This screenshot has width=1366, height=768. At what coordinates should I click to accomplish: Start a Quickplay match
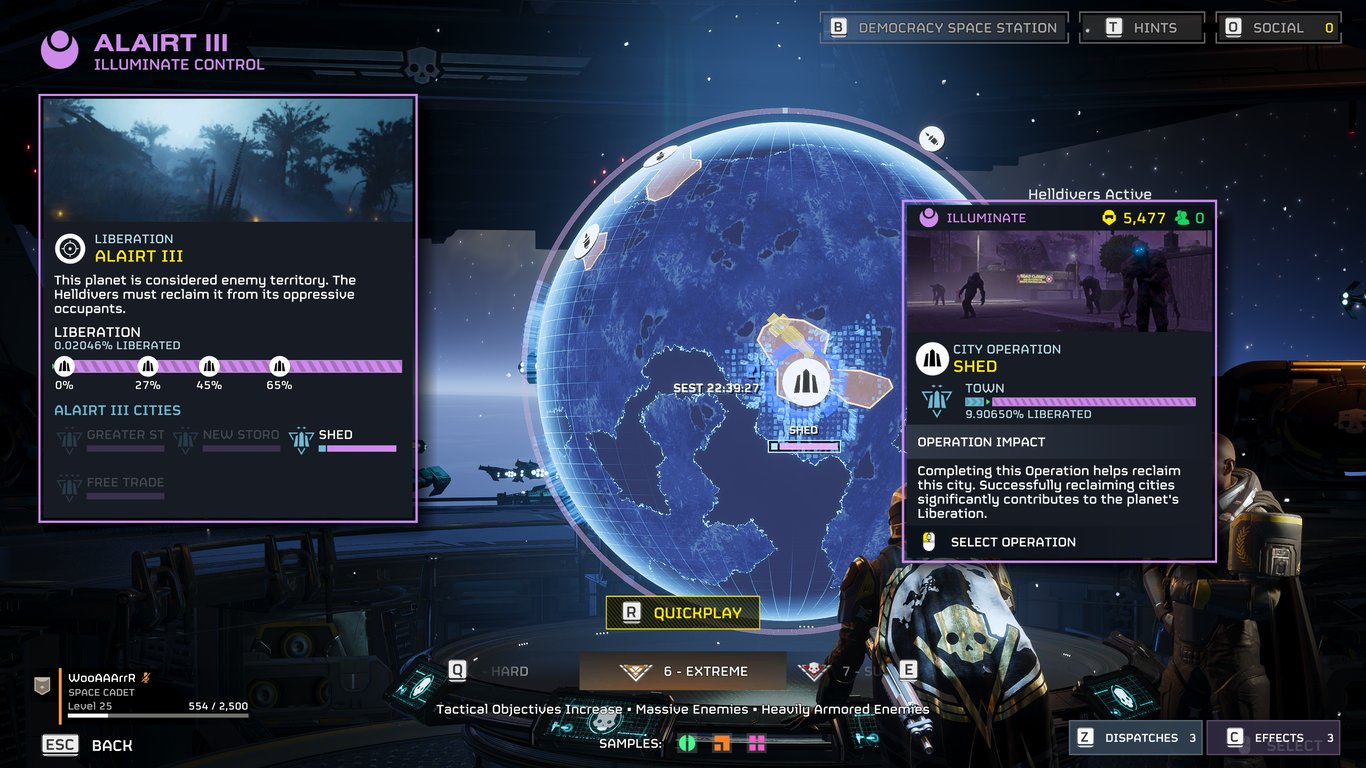tap(683, 613)
